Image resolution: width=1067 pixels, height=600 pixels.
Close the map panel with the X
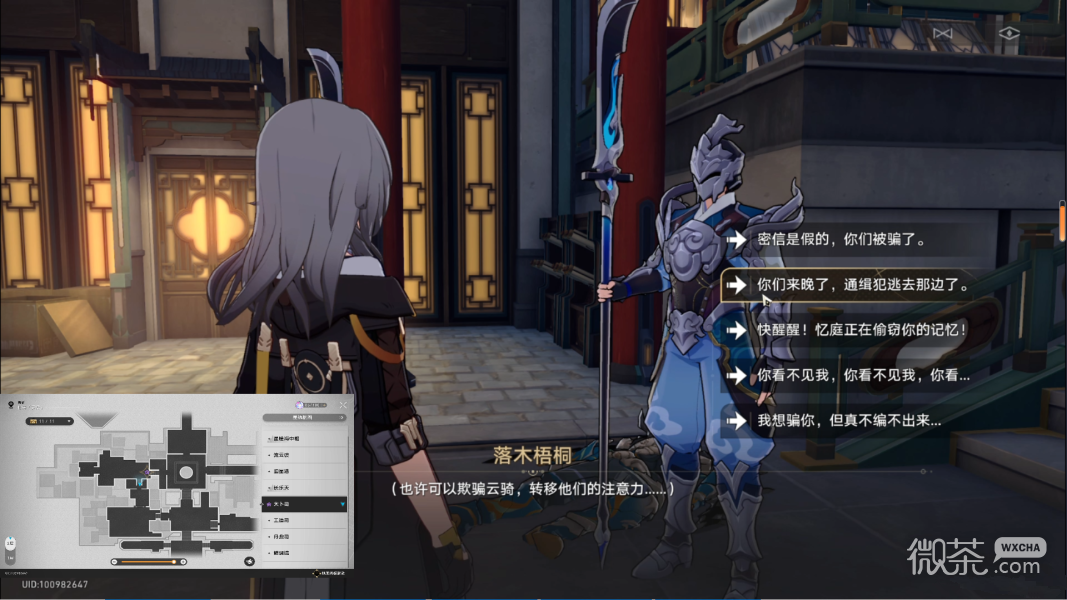343,404
